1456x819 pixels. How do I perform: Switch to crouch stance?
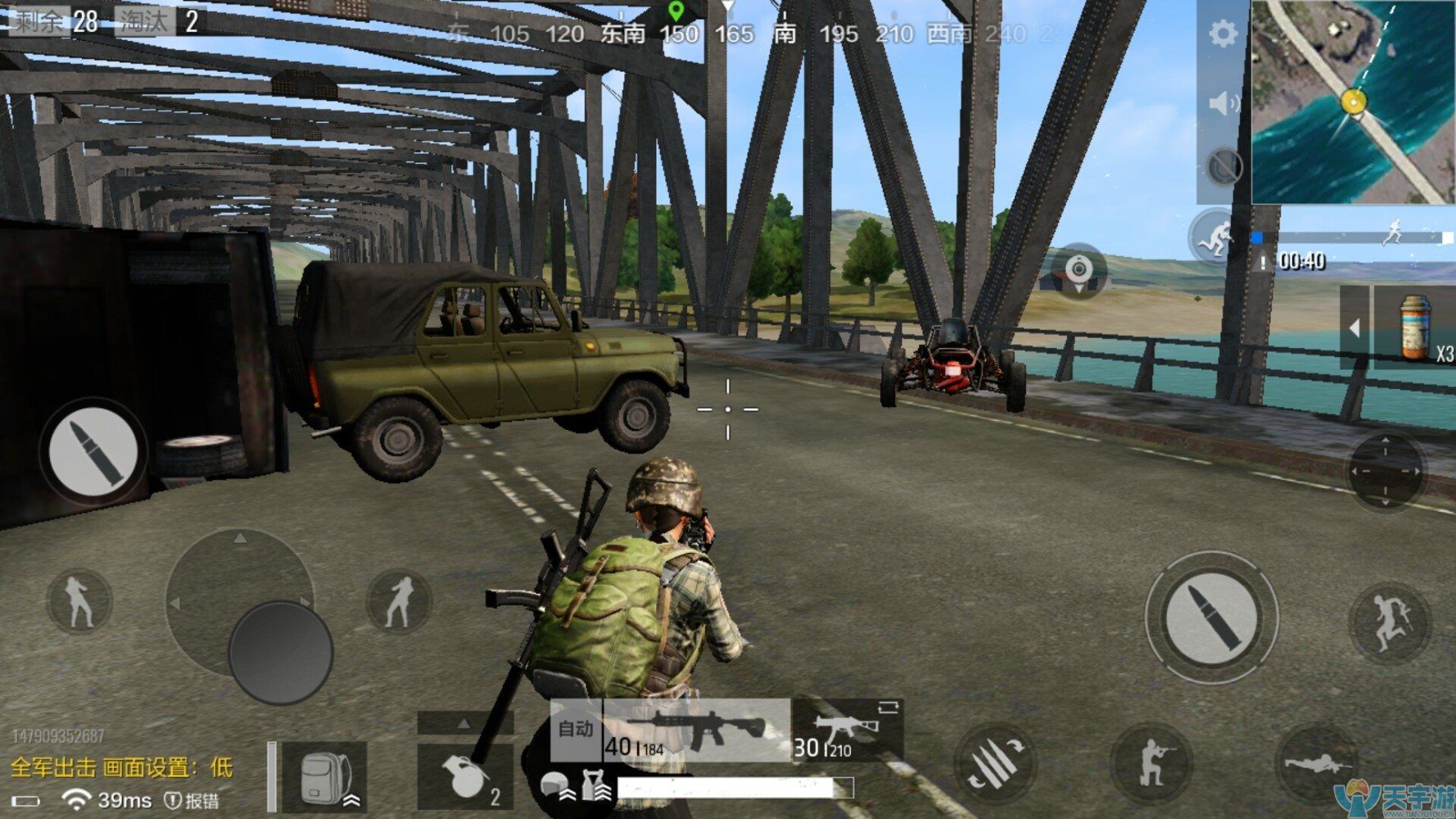[1151, 763]
